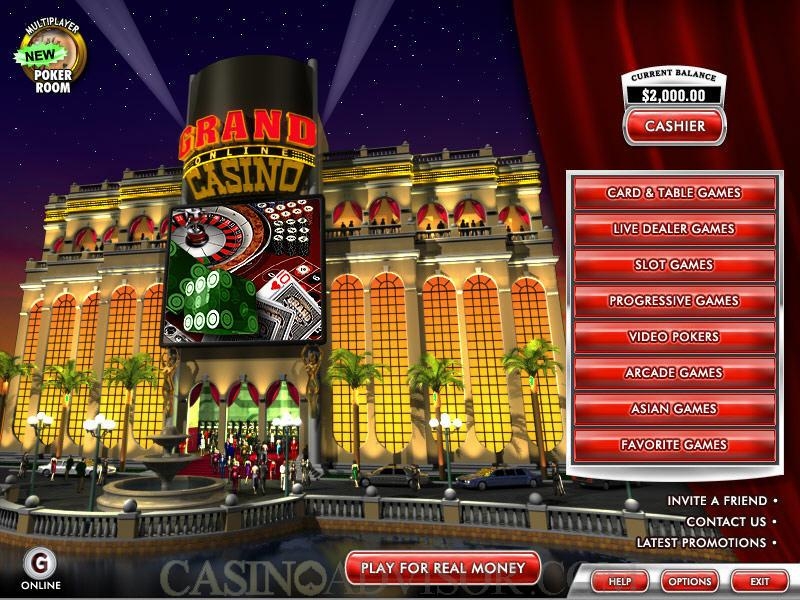Browse Progressive Games
This screenshot has width=800, height=600.
pyautogui.click(x=674, y=301)
